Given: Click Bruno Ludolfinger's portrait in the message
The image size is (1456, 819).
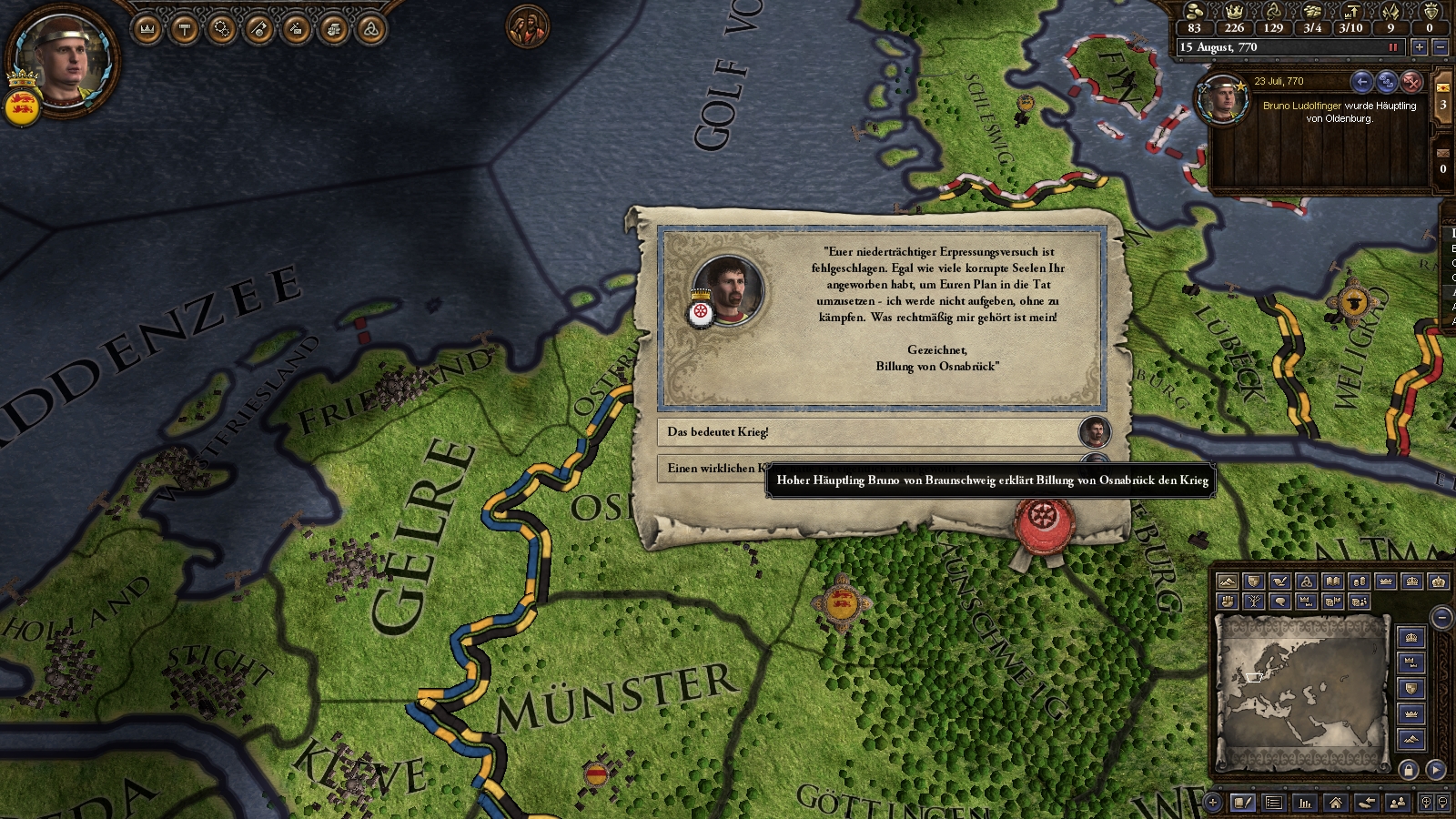Looking at the screenshot, I should coord(1222,100).
